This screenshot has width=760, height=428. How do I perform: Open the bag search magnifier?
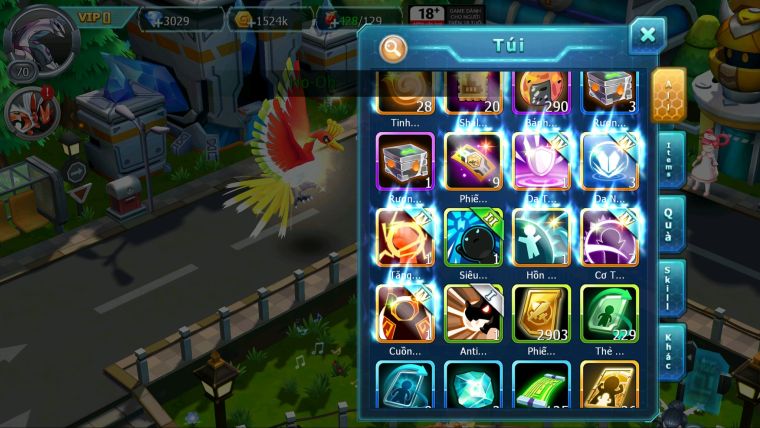(394, 48)
